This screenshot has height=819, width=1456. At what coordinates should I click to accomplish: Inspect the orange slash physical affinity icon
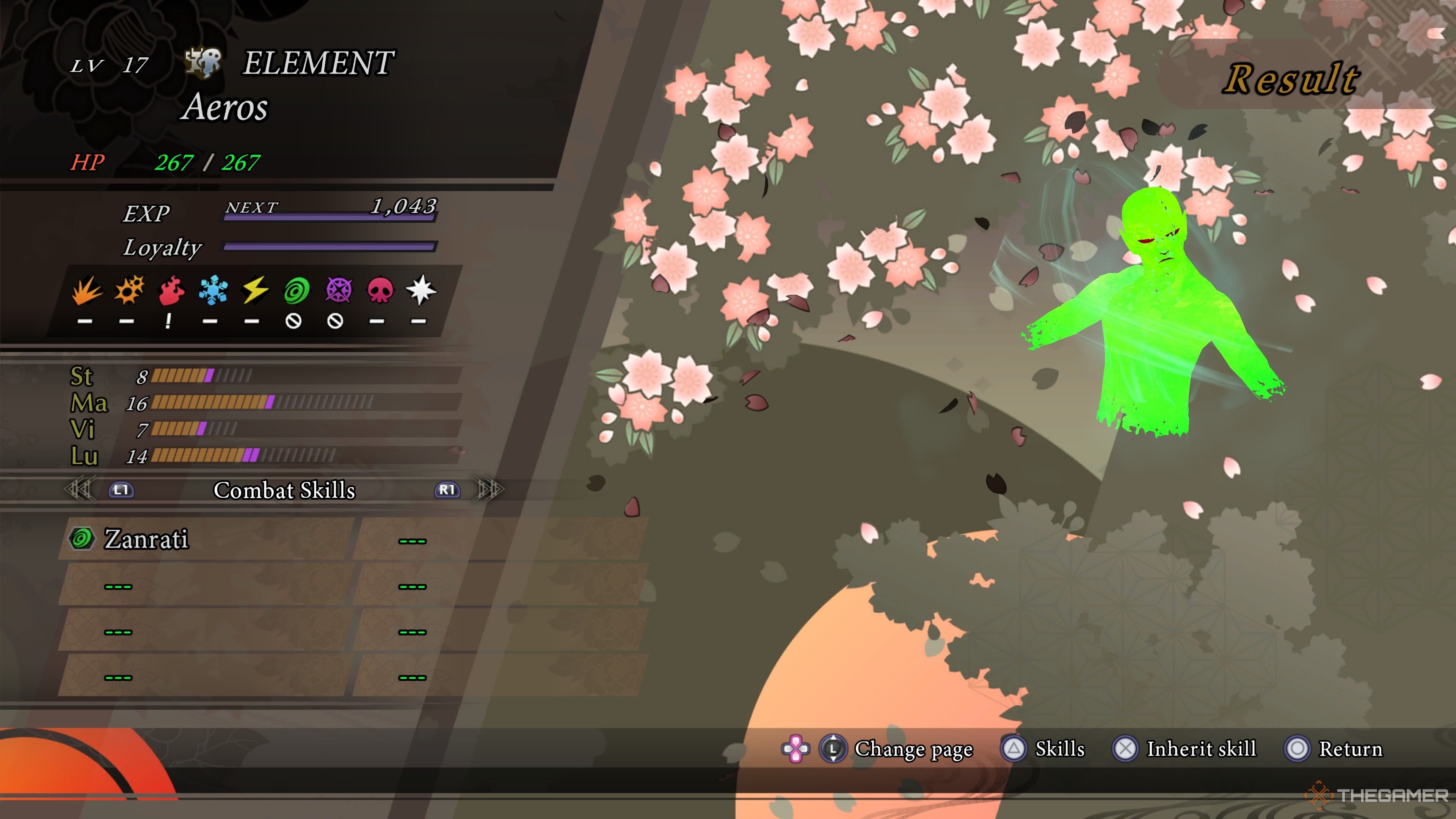tap(87, 290)
